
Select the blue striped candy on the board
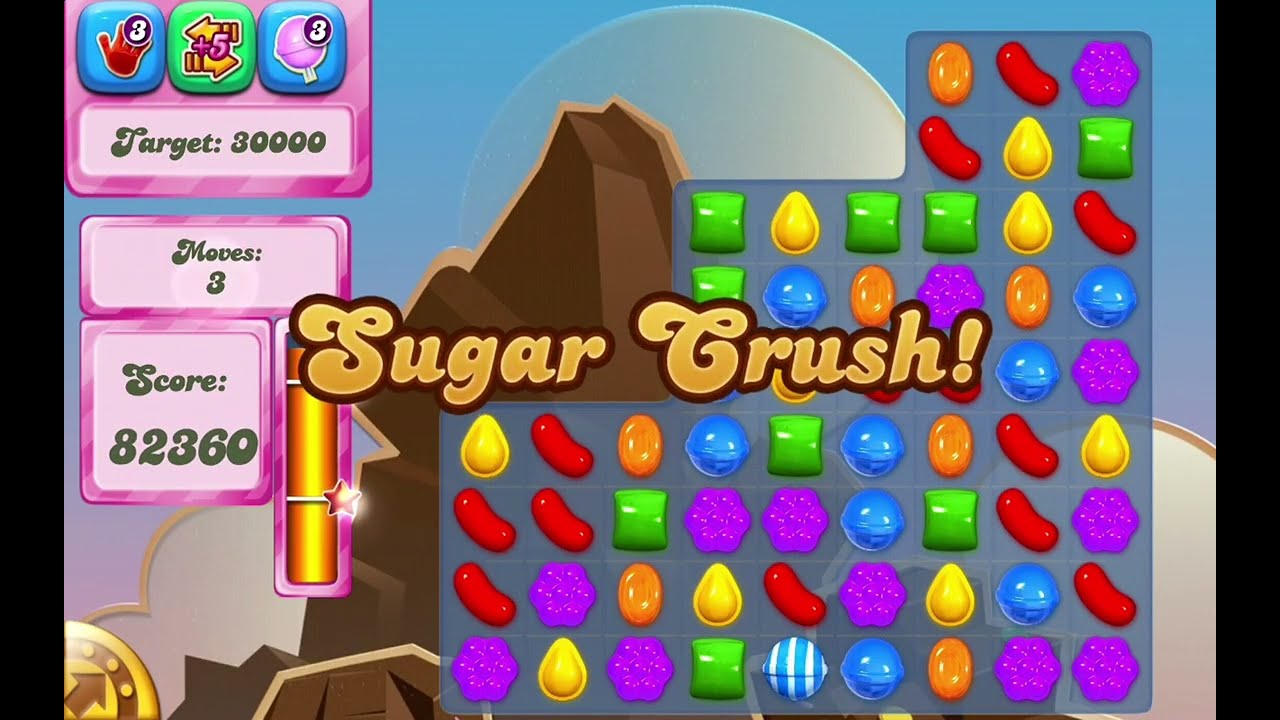pos(795,668)
